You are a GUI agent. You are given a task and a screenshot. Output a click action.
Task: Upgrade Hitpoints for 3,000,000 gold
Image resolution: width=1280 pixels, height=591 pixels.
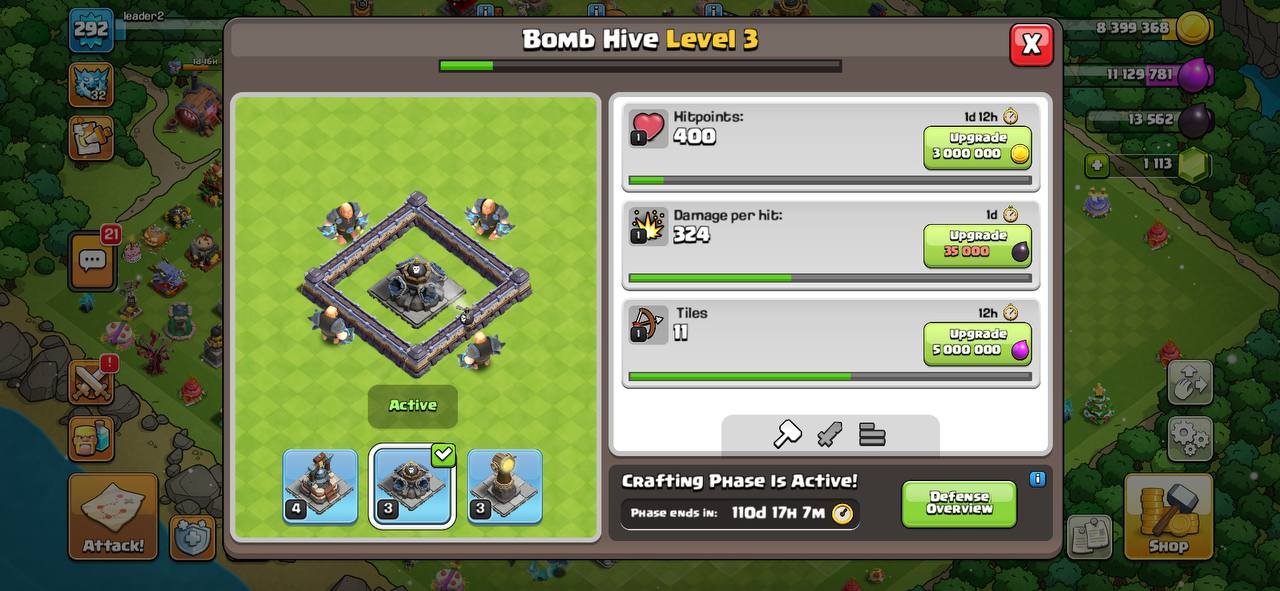pos(977,147)
